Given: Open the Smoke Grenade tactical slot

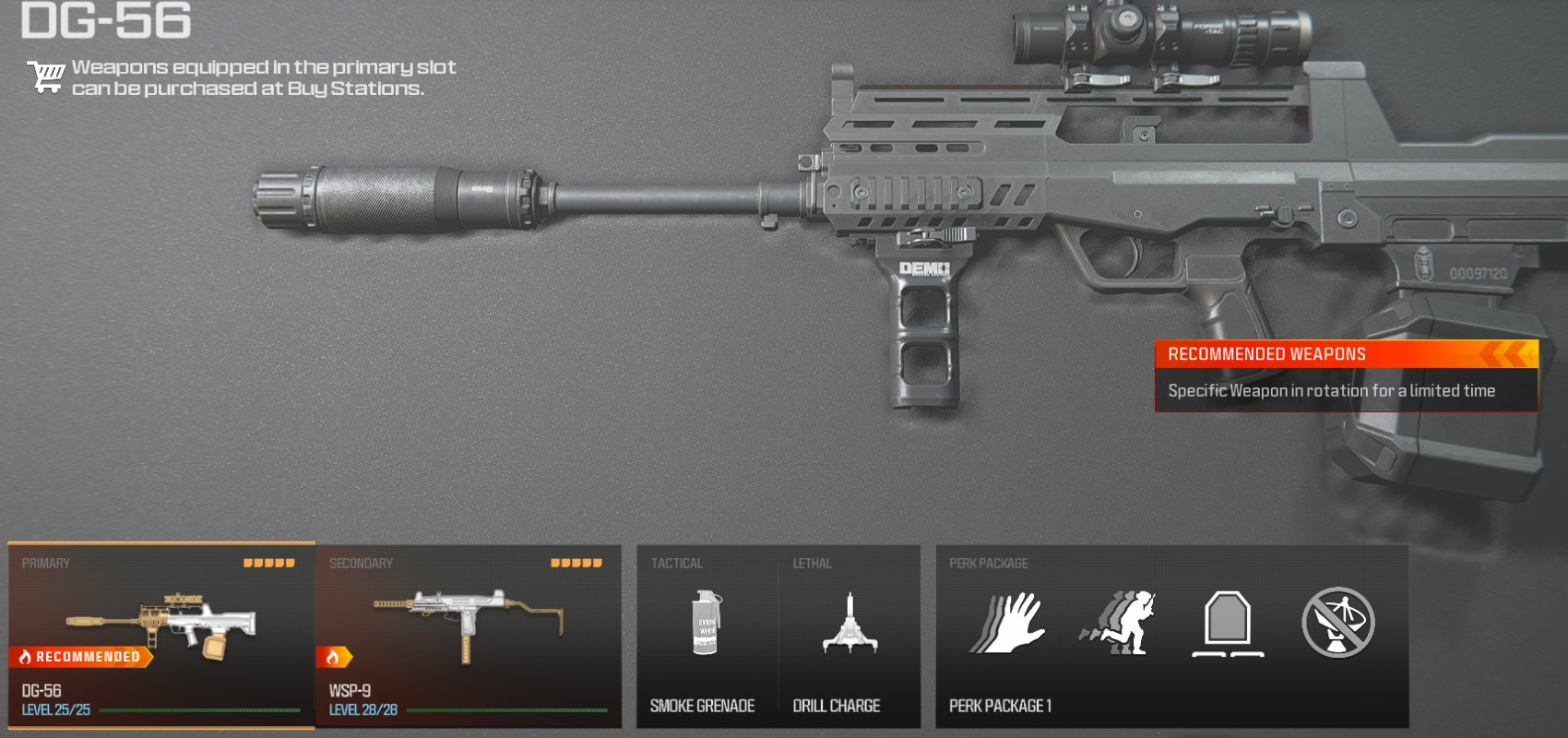Looking at the screenshot, I should click(706, 637).
